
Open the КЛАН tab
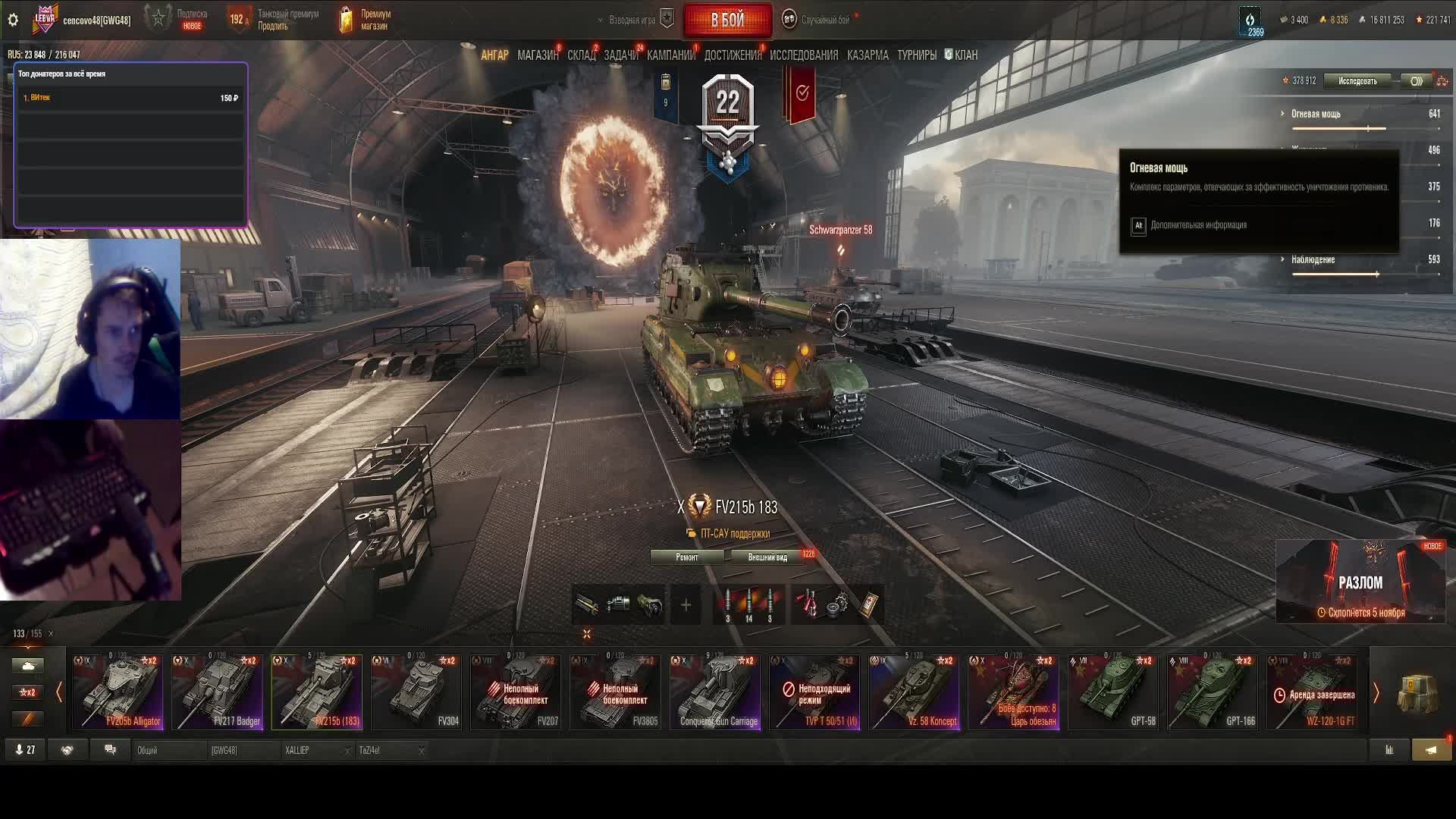(x=962, y=55)
